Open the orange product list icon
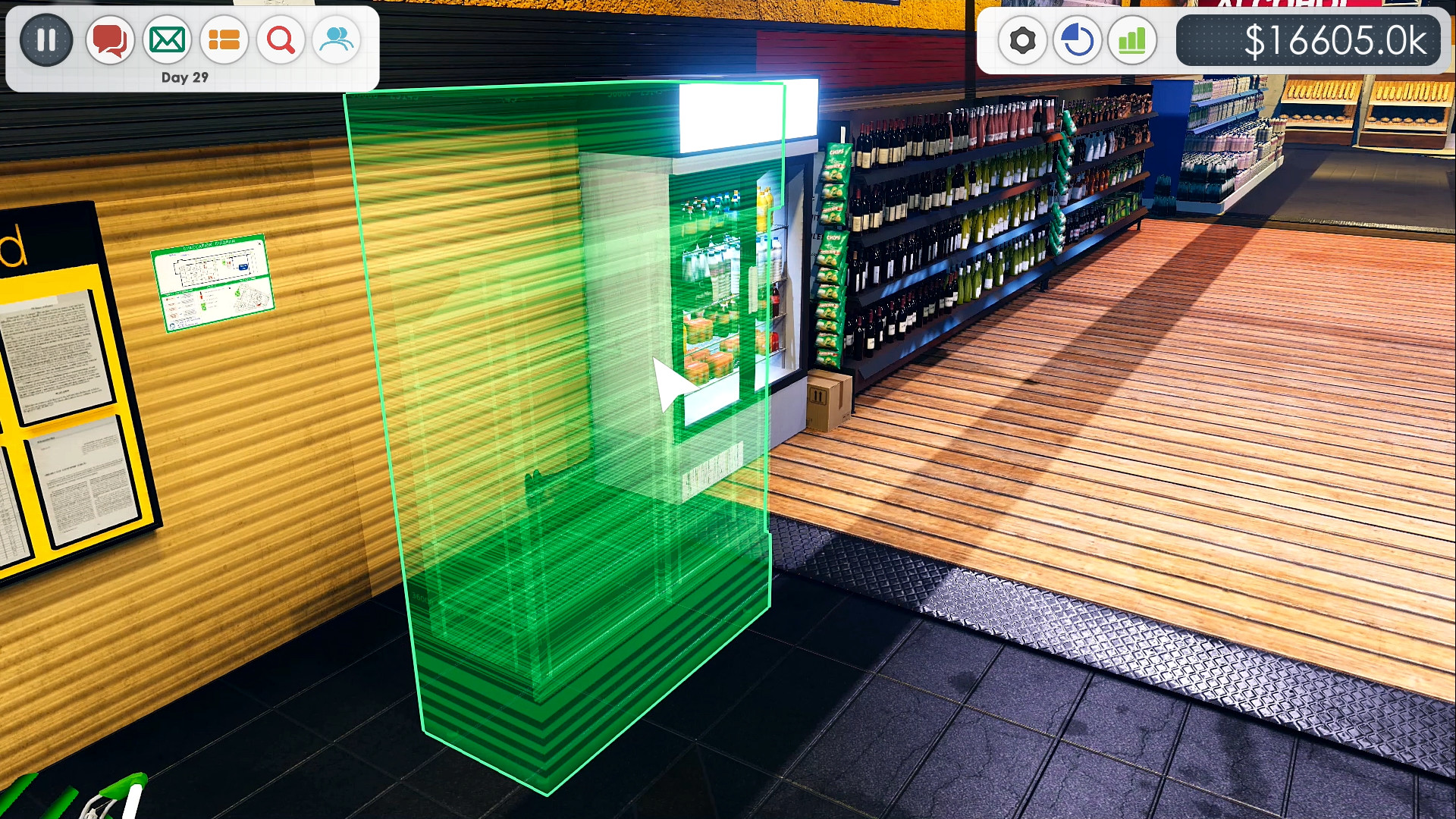The height and width of the screenshot is (819, 1456). (x=224, y=39)
